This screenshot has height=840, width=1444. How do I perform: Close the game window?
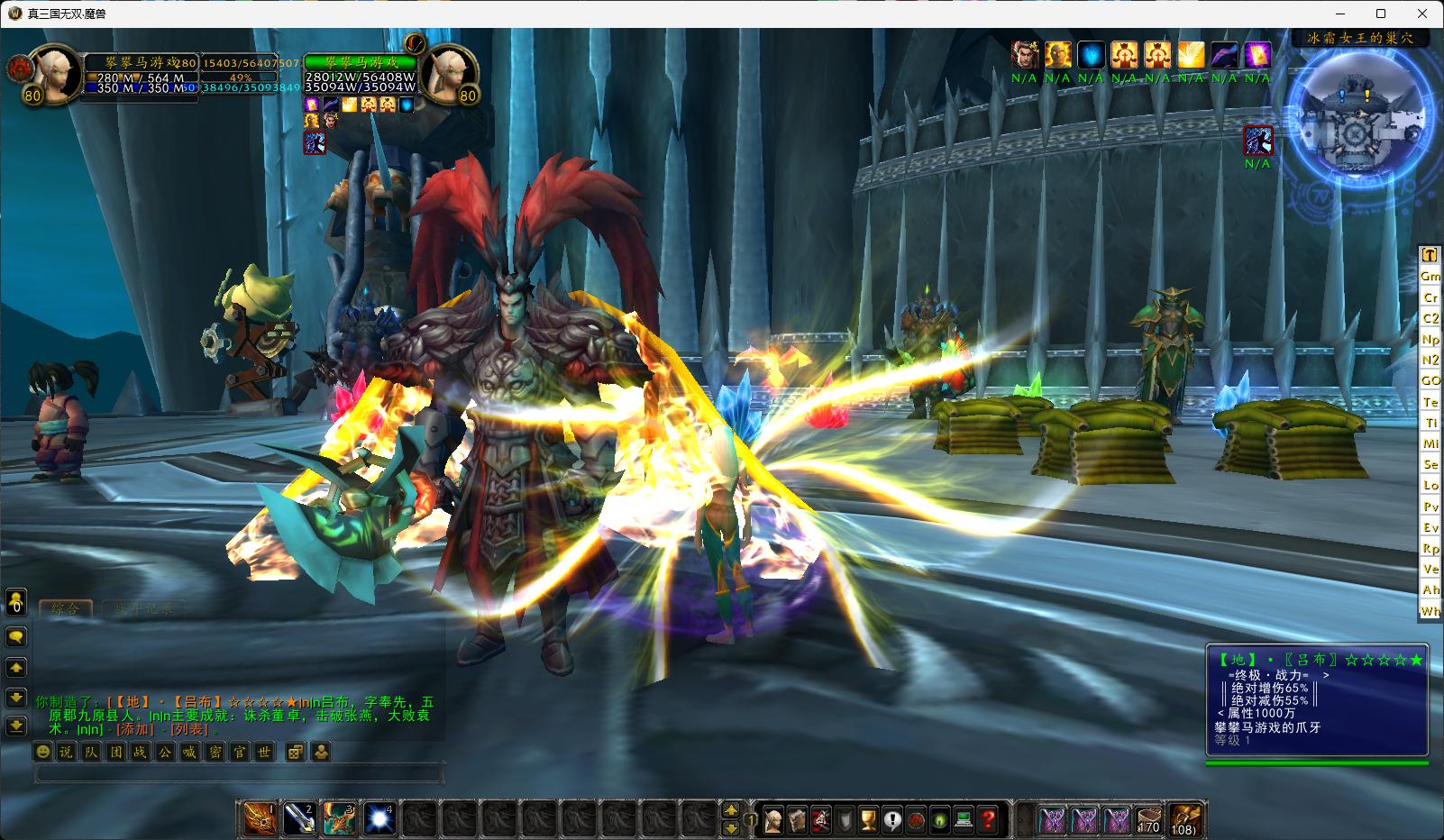pos(1423,14)
